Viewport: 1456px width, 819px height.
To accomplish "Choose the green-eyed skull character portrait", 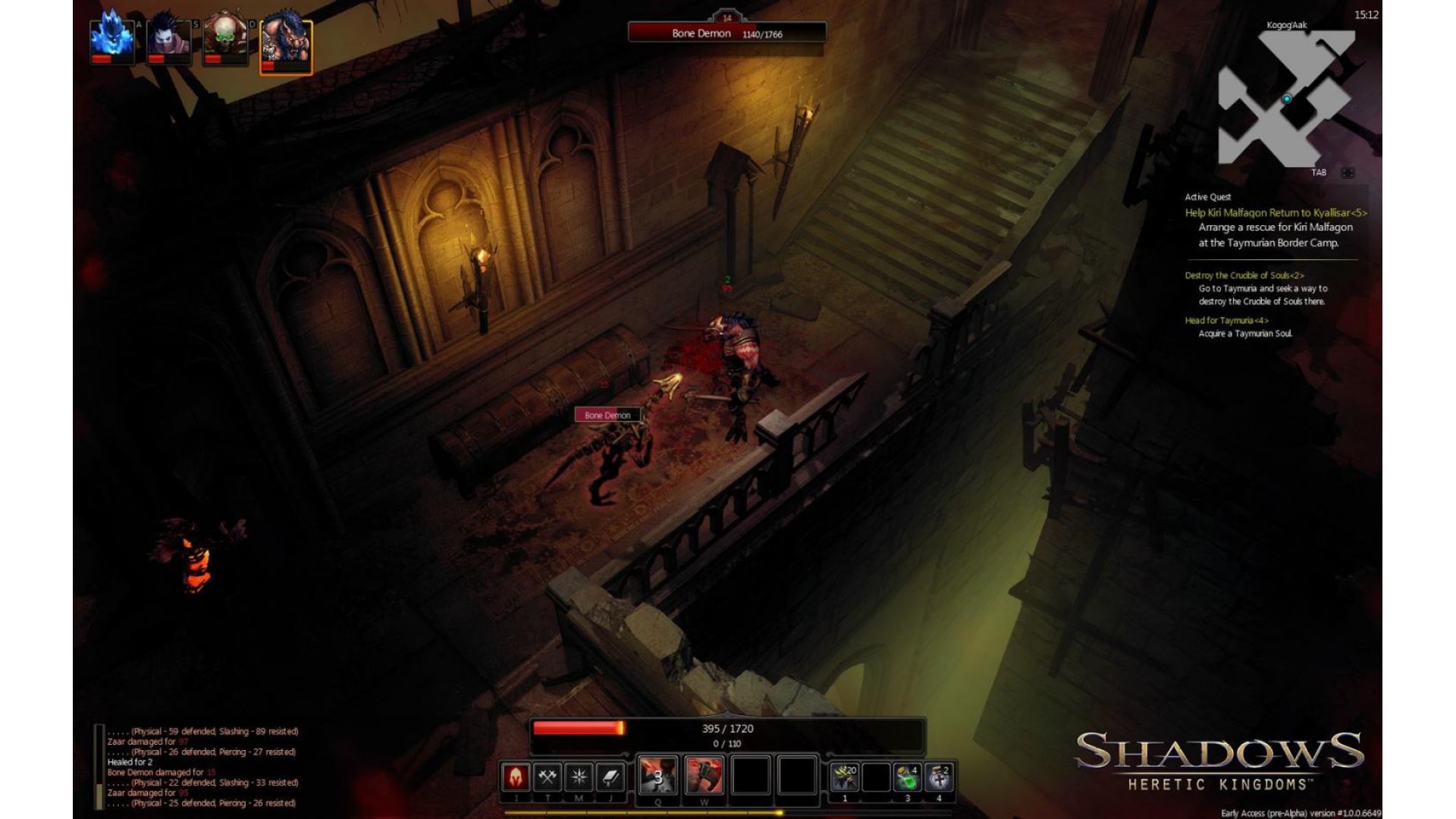I will (225, 39).
